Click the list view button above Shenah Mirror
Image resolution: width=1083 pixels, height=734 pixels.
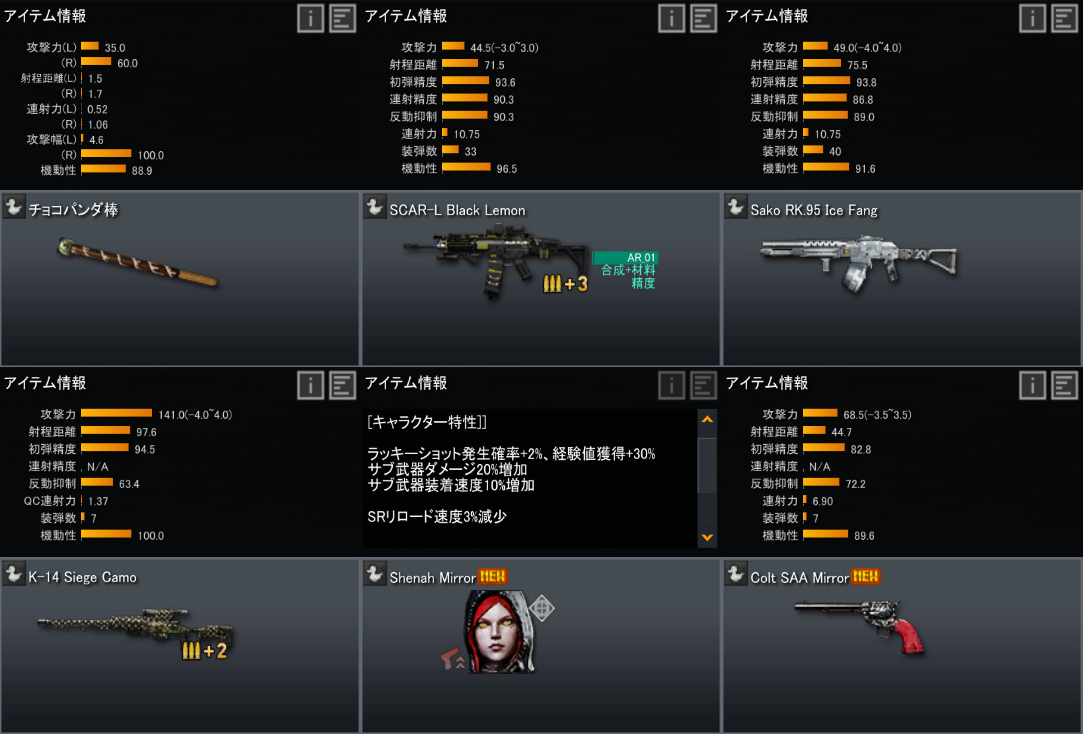704,385
